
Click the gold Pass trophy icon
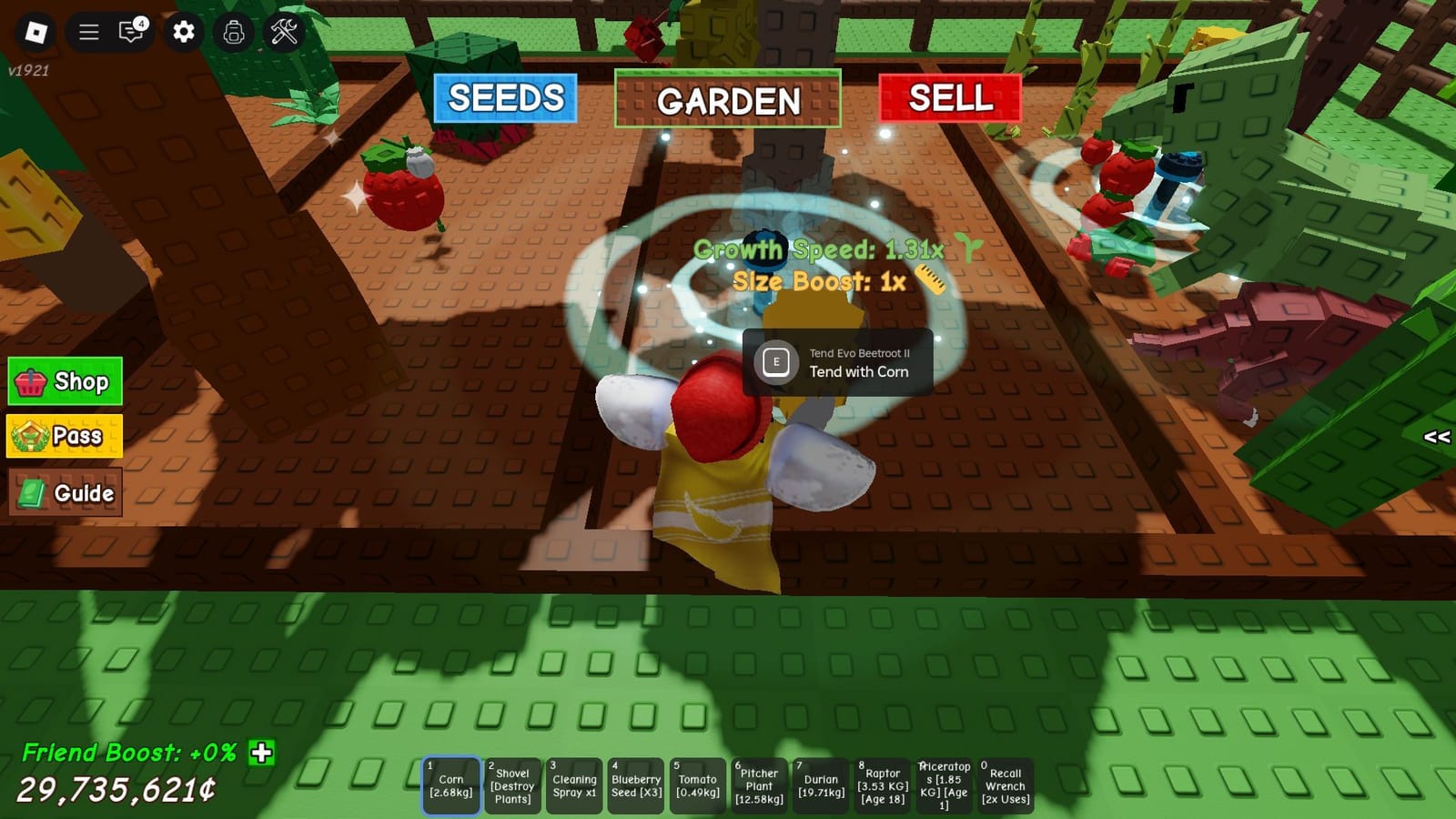(30, 436)
